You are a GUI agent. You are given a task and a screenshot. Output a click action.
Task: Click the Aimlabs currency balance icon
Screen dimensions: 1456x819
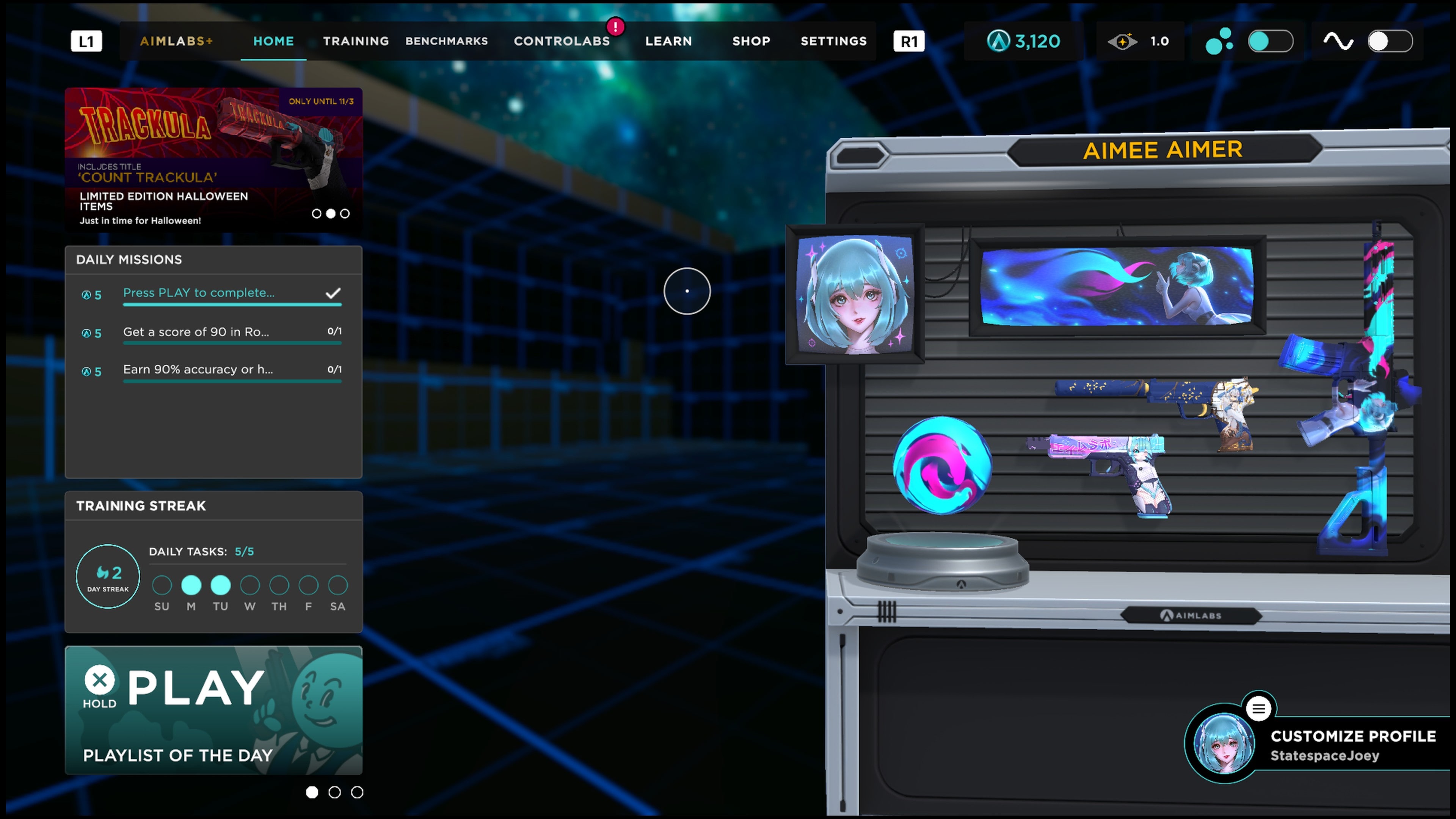point(998,41)
